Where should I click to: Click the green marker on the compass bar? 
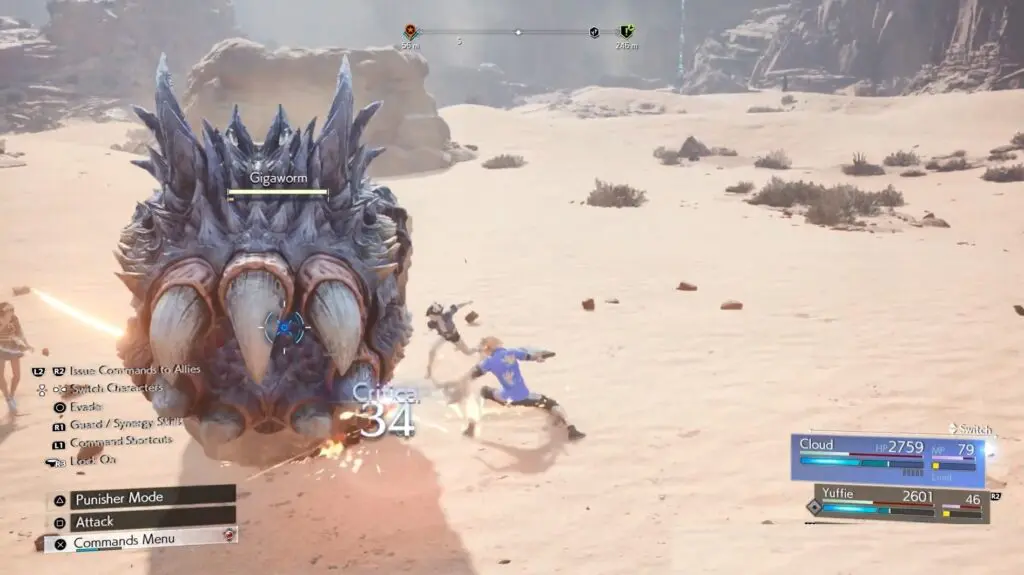pyautogui.click(x=626, y=32)
